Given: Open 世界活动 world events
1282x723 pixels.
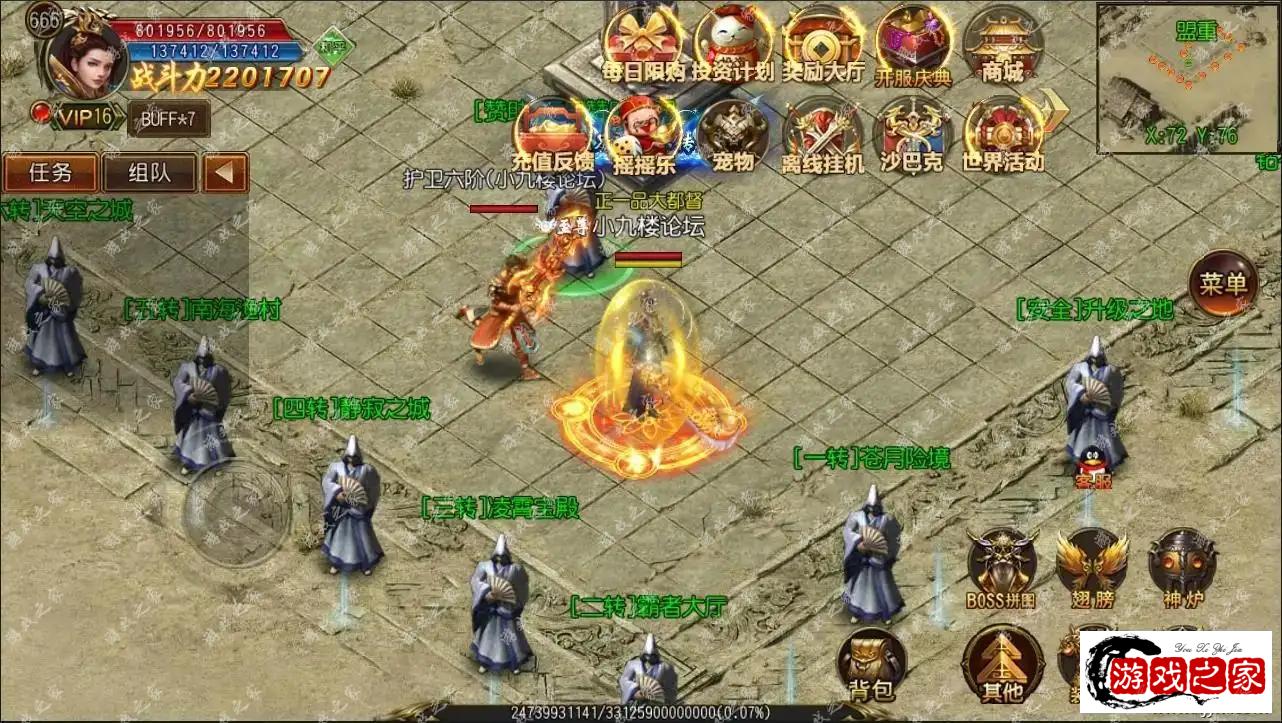Looking at the screenshot, I should click(x=1002, y=135).
